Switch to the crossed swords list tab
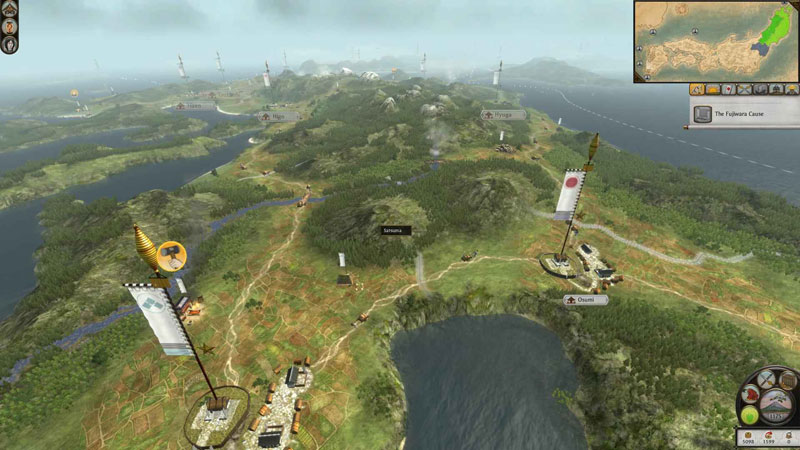Image resolution: width=800 pixels, height=450 pixels. pos(744,89)
